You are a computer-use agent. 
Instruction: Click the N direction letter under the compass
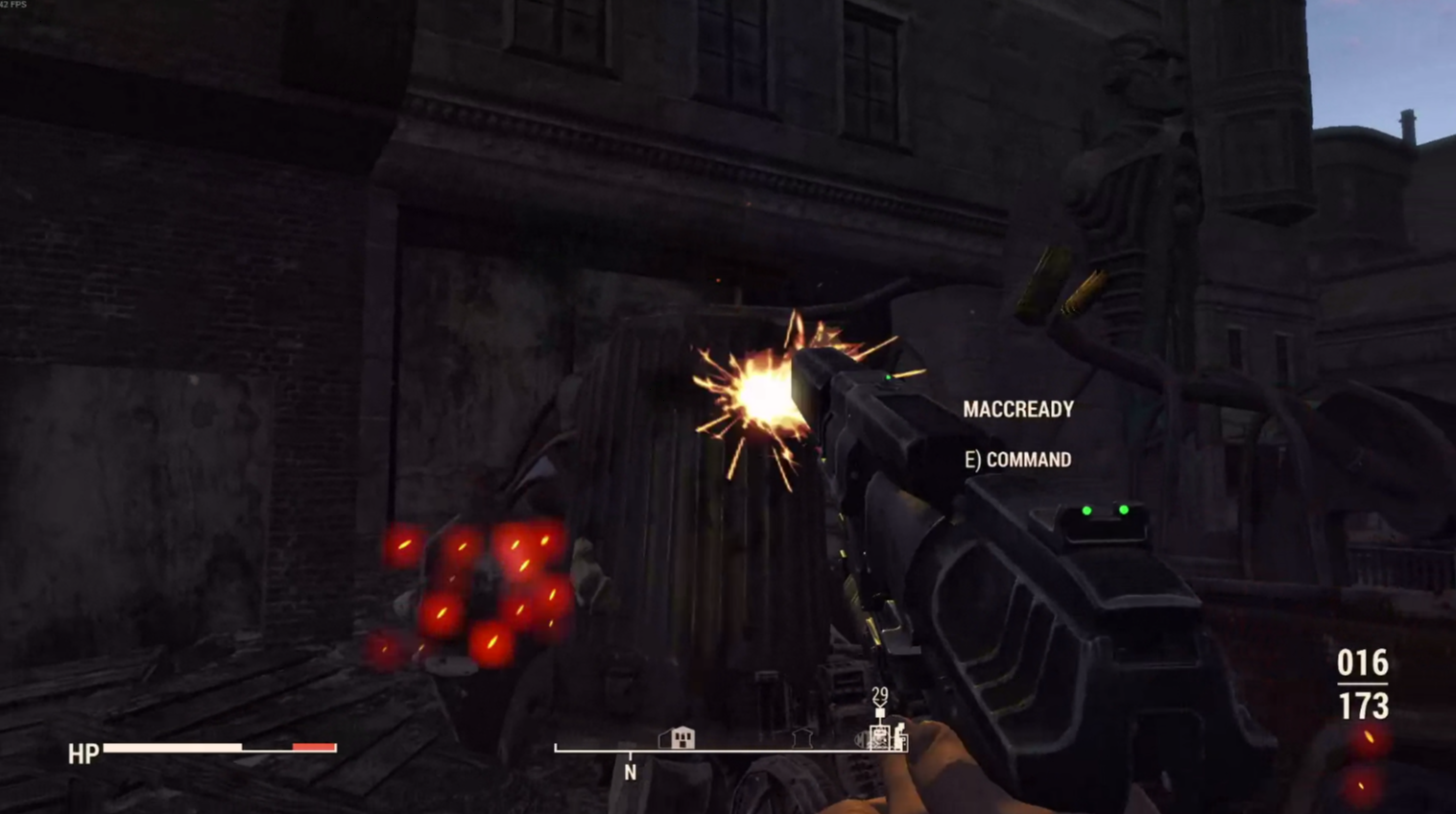[630, 773]
